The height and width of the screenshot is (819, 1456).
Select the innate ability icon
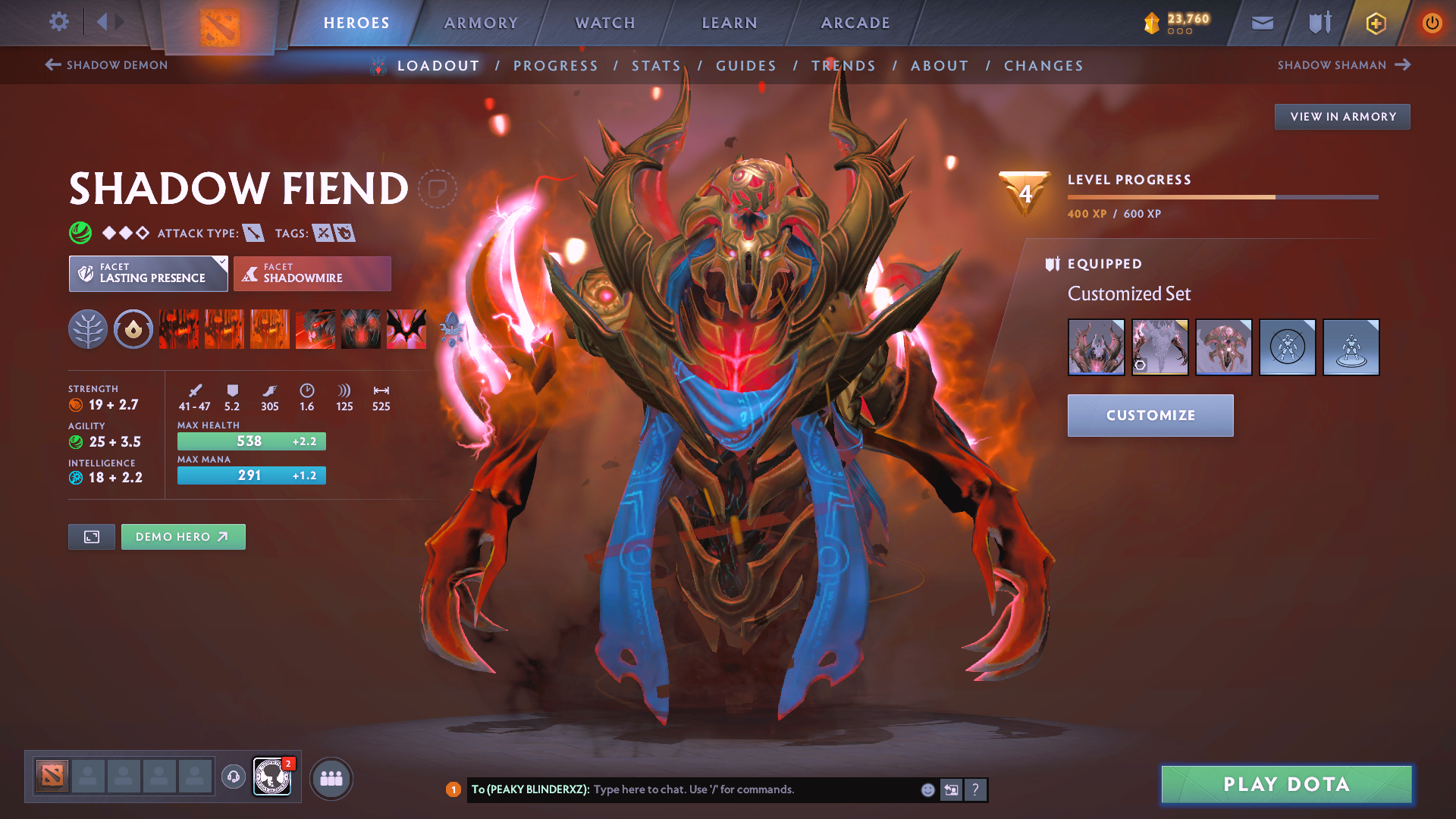pyautogui.click(x=133, y=329)
